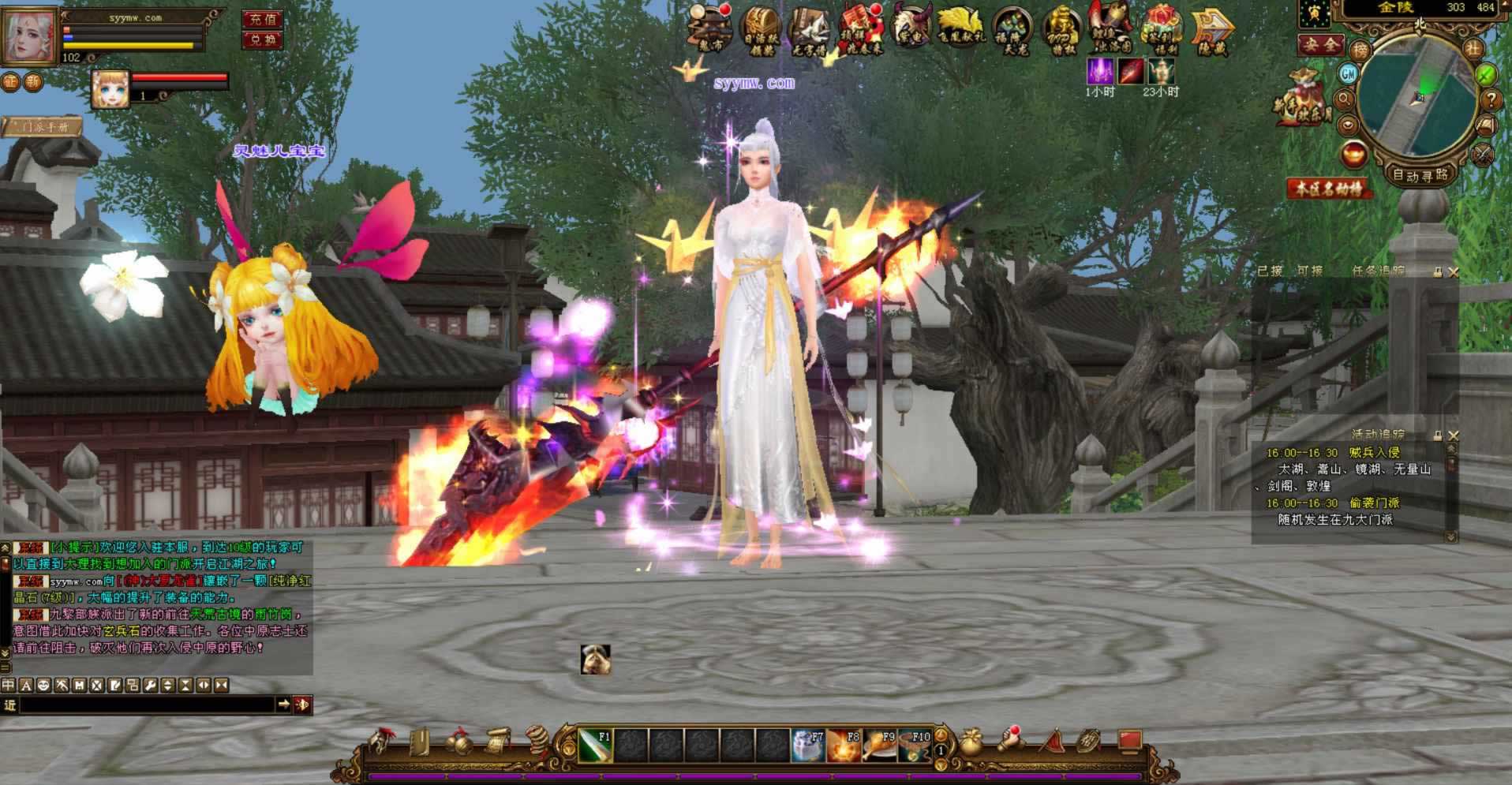The image size is (1512, 785).
Task: Activate the F1 green sword skill slot
Action: tap(596, 746)
